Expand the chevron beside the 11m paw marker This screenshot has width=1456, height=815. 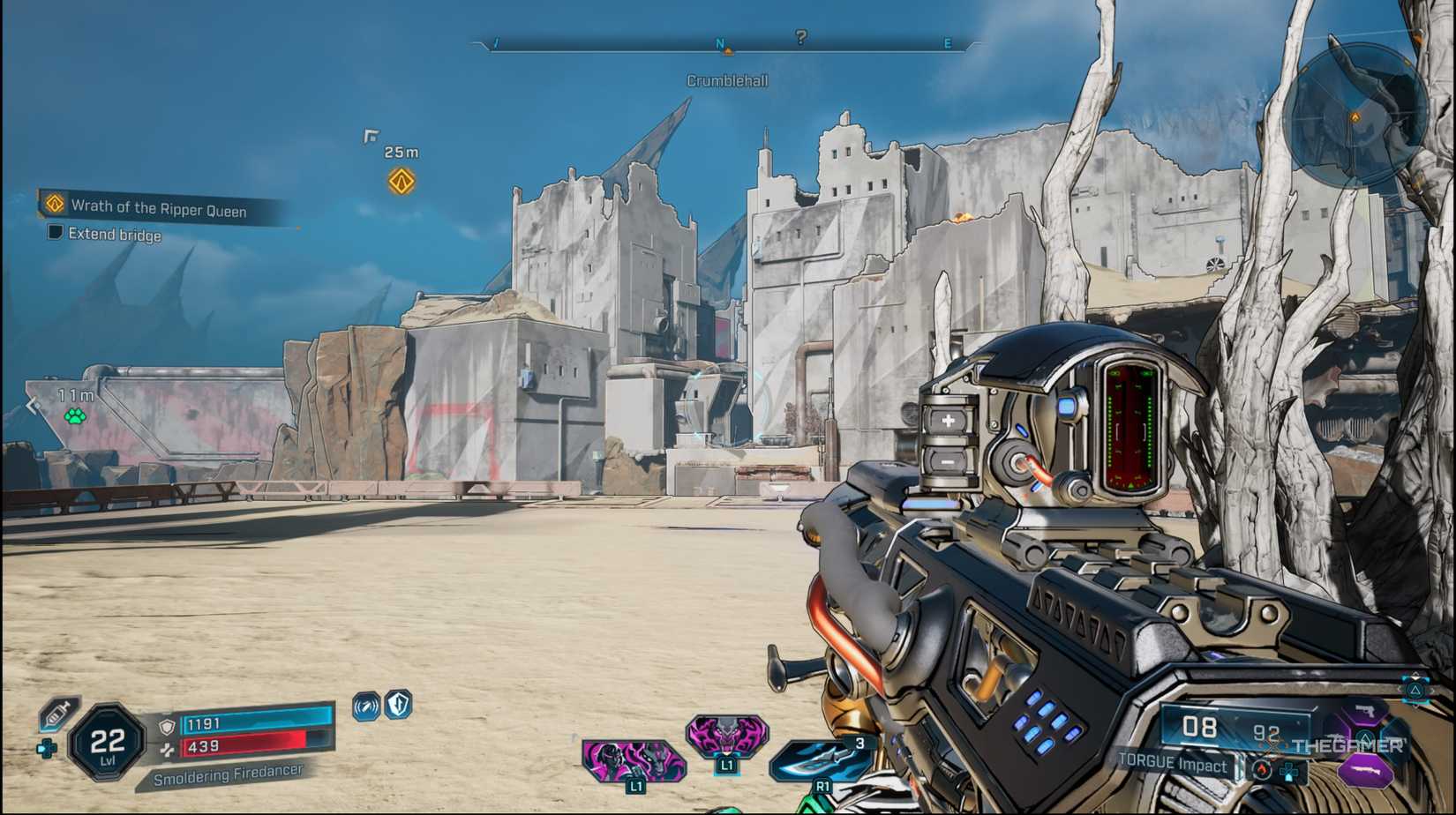[x=33, y=405]
